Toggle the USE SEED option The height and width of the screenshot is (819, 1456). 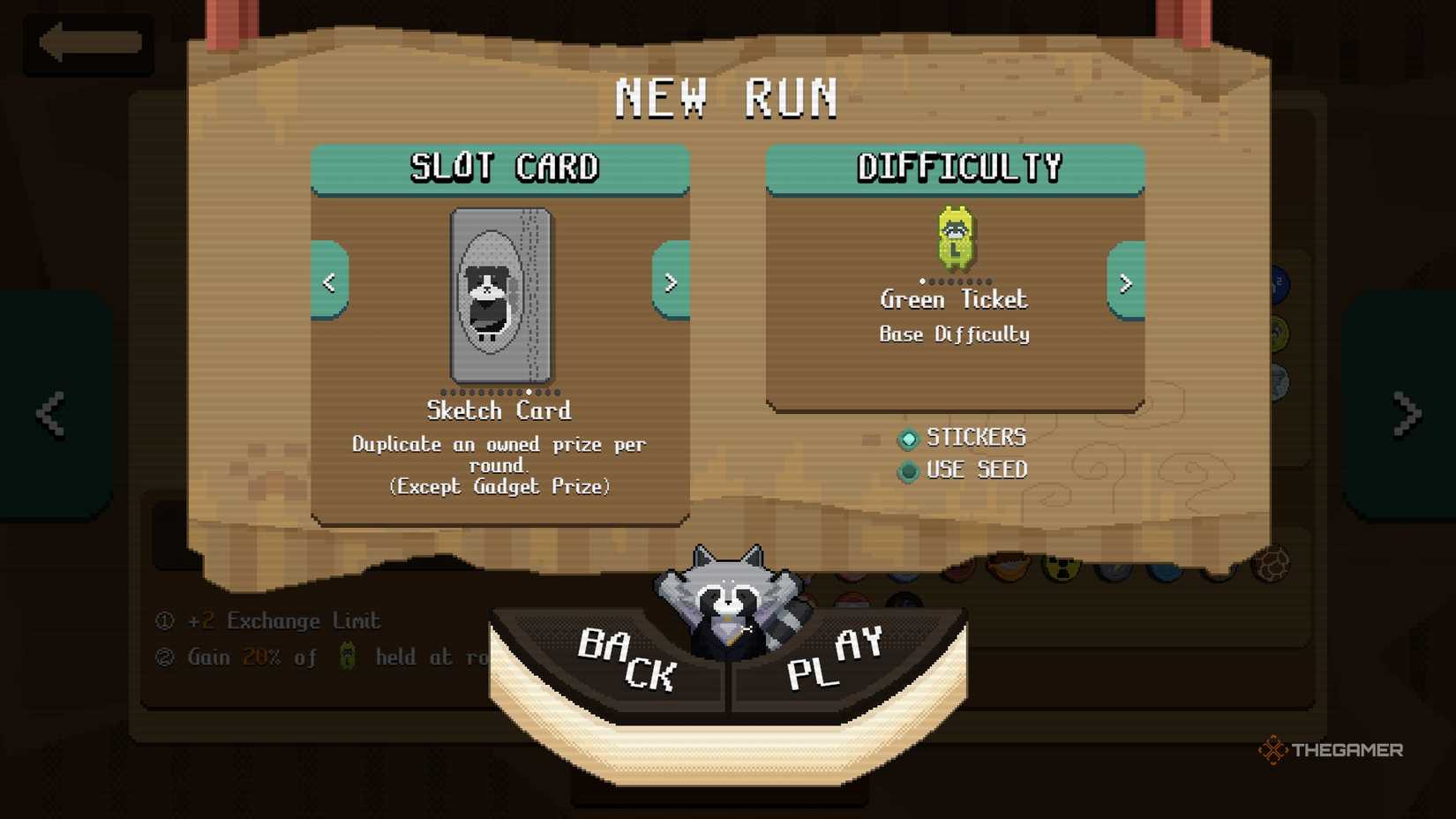coord(908,471)
